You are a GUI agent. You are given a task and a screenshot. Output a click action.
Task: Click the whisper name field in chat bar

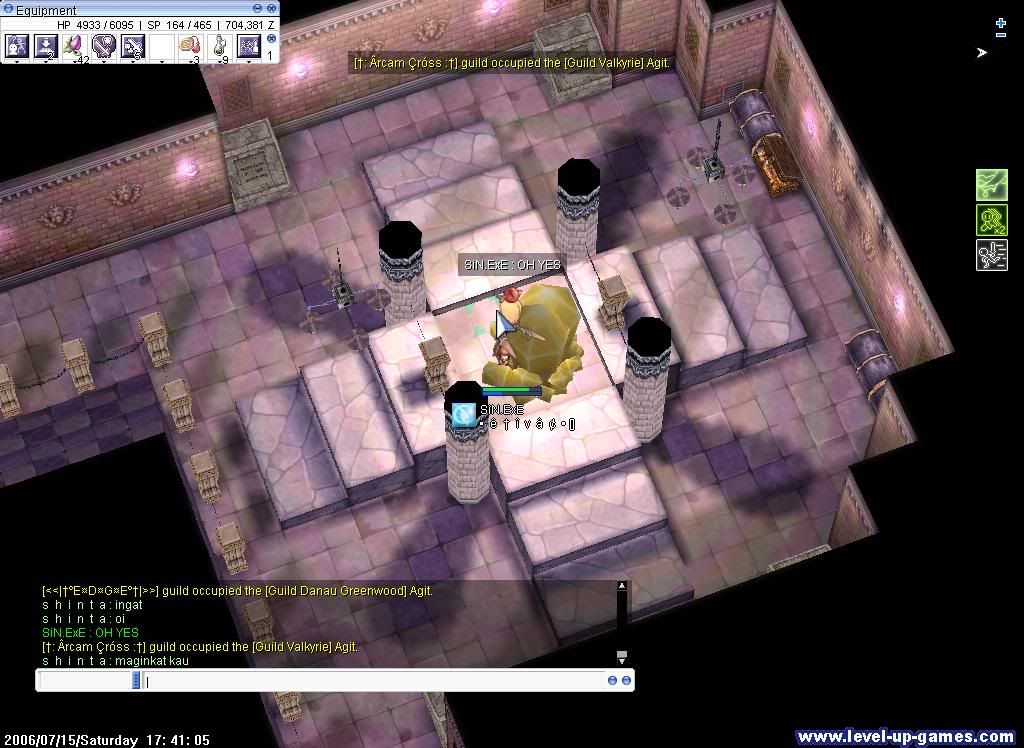pos(85,681)
